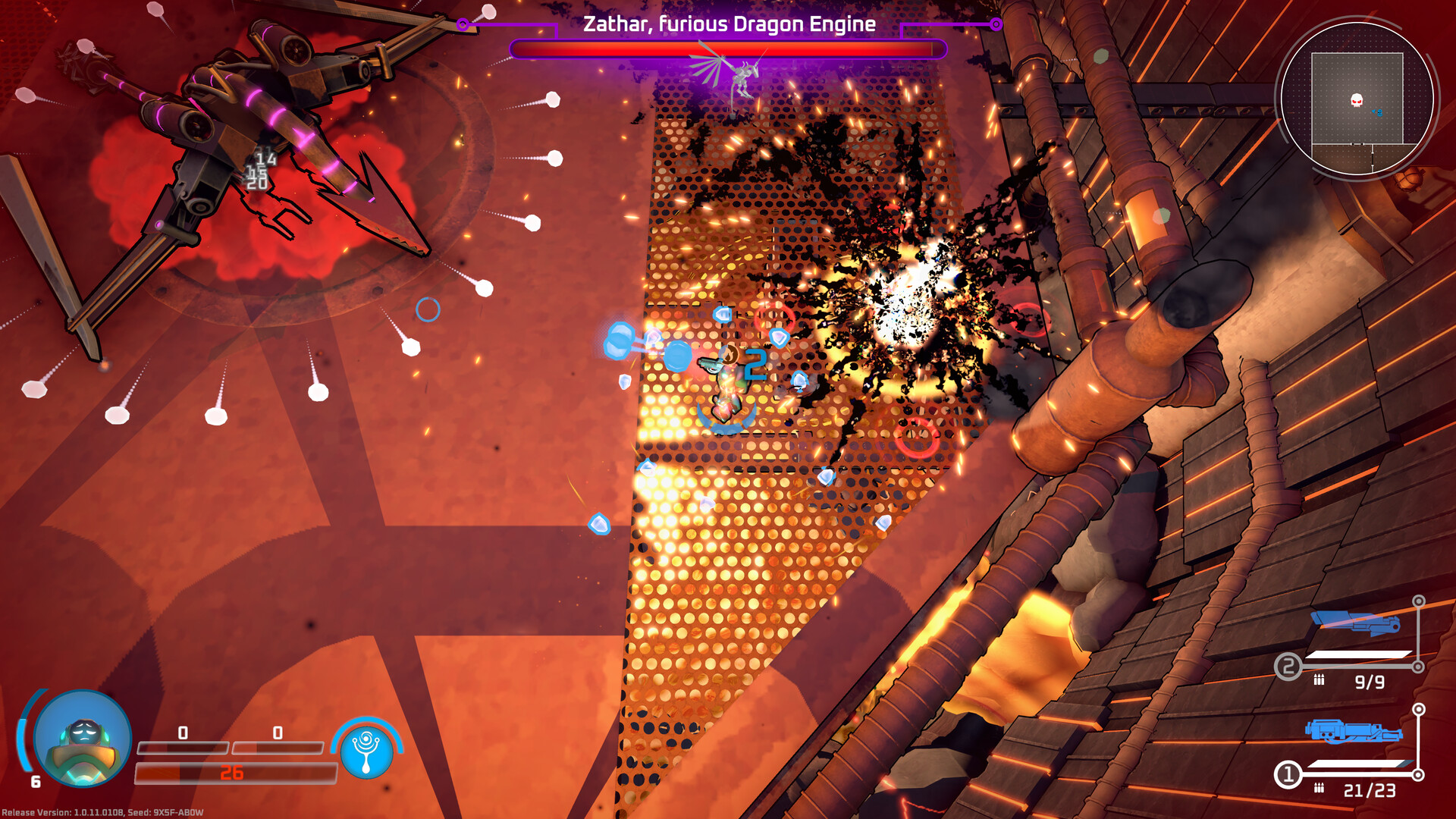
Task: Click the red skull marker on minimap
Action: point(1357,100)
